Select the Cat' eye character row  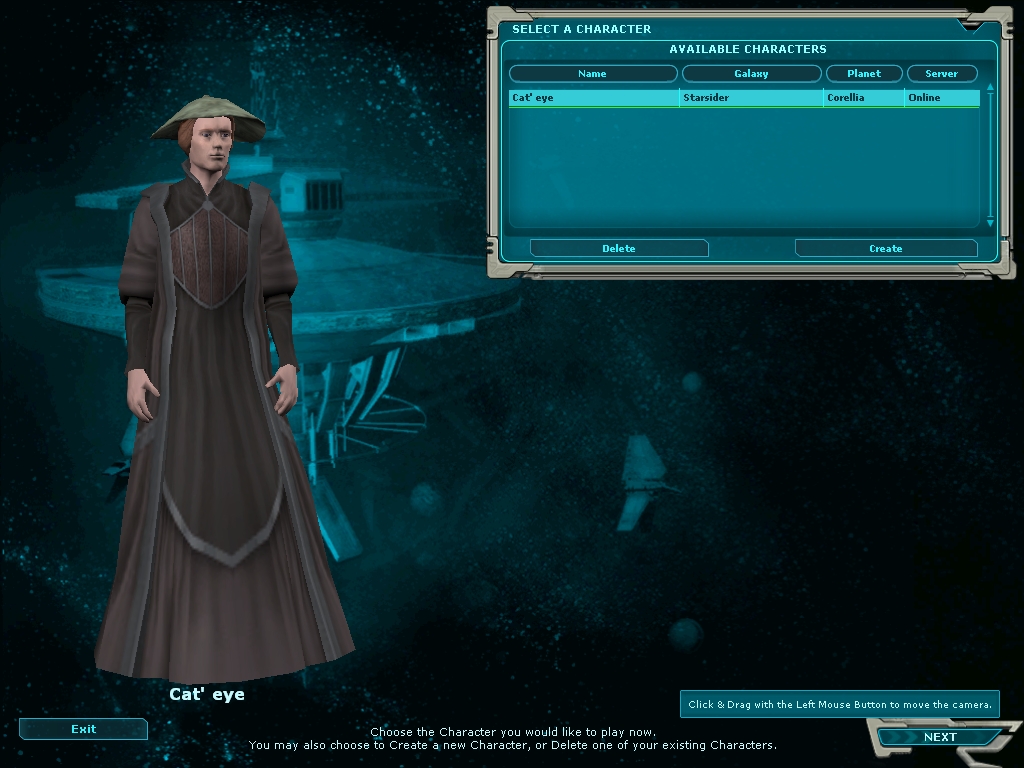(x=594, y=98)
